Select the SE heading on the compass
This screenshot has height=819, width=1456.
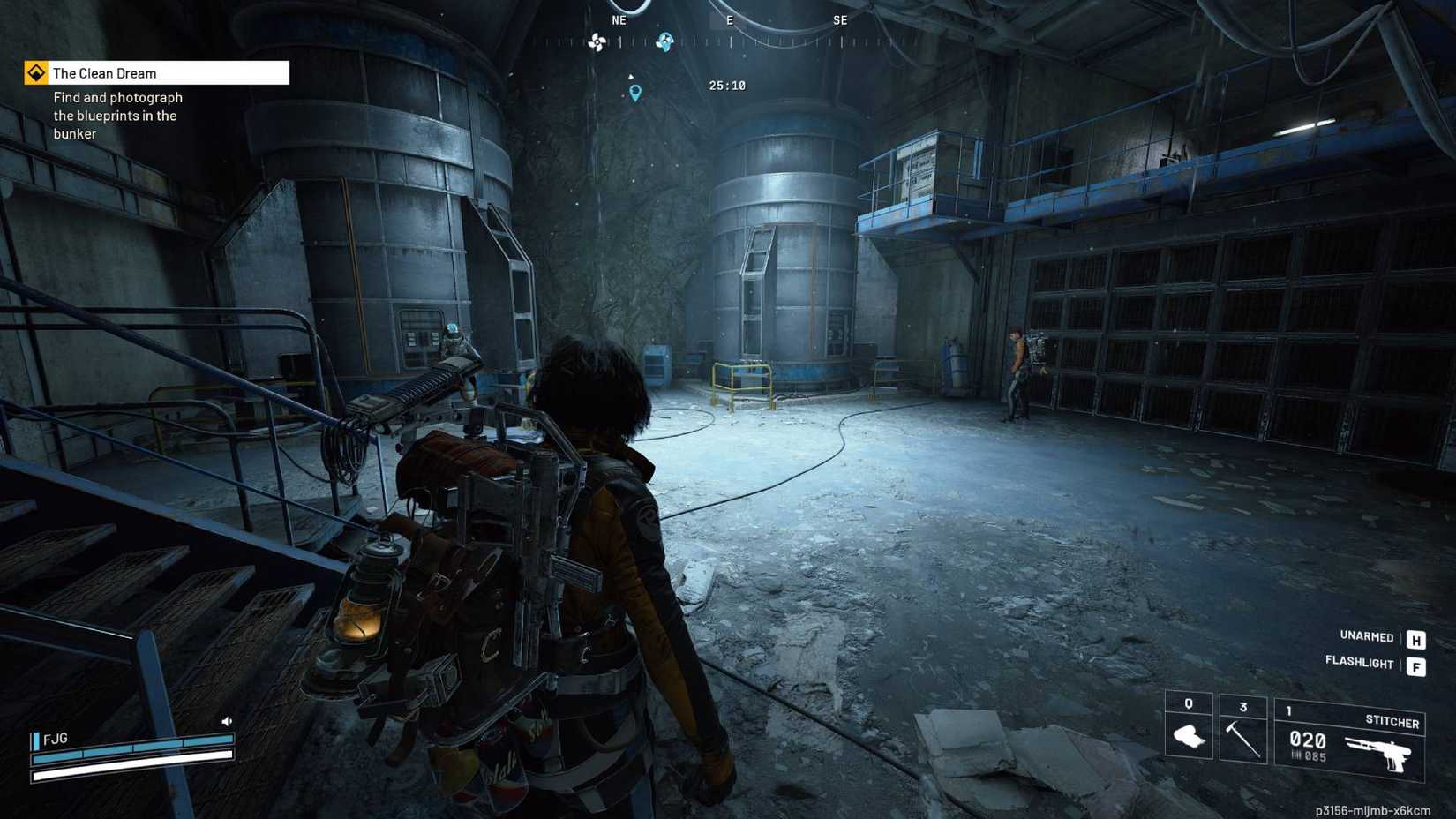840,19
